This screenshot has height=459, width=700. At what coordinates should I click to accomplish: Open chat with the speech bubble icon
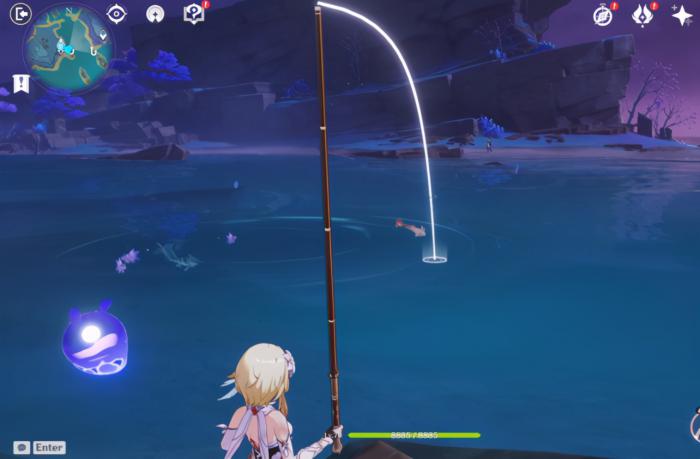pos(21,447)
